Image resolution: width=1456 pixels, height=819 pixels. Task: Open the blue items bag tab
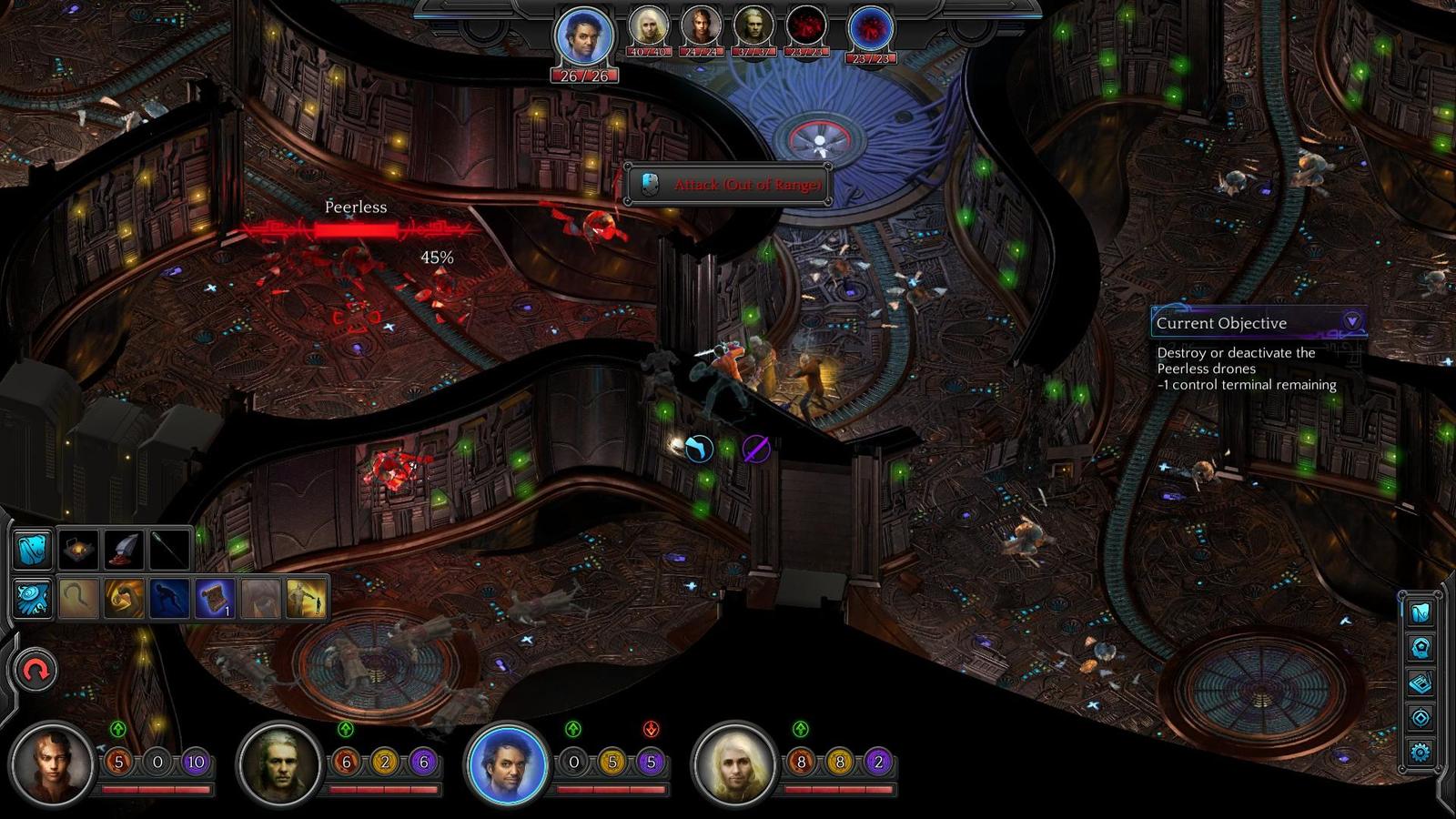(33, 550)
